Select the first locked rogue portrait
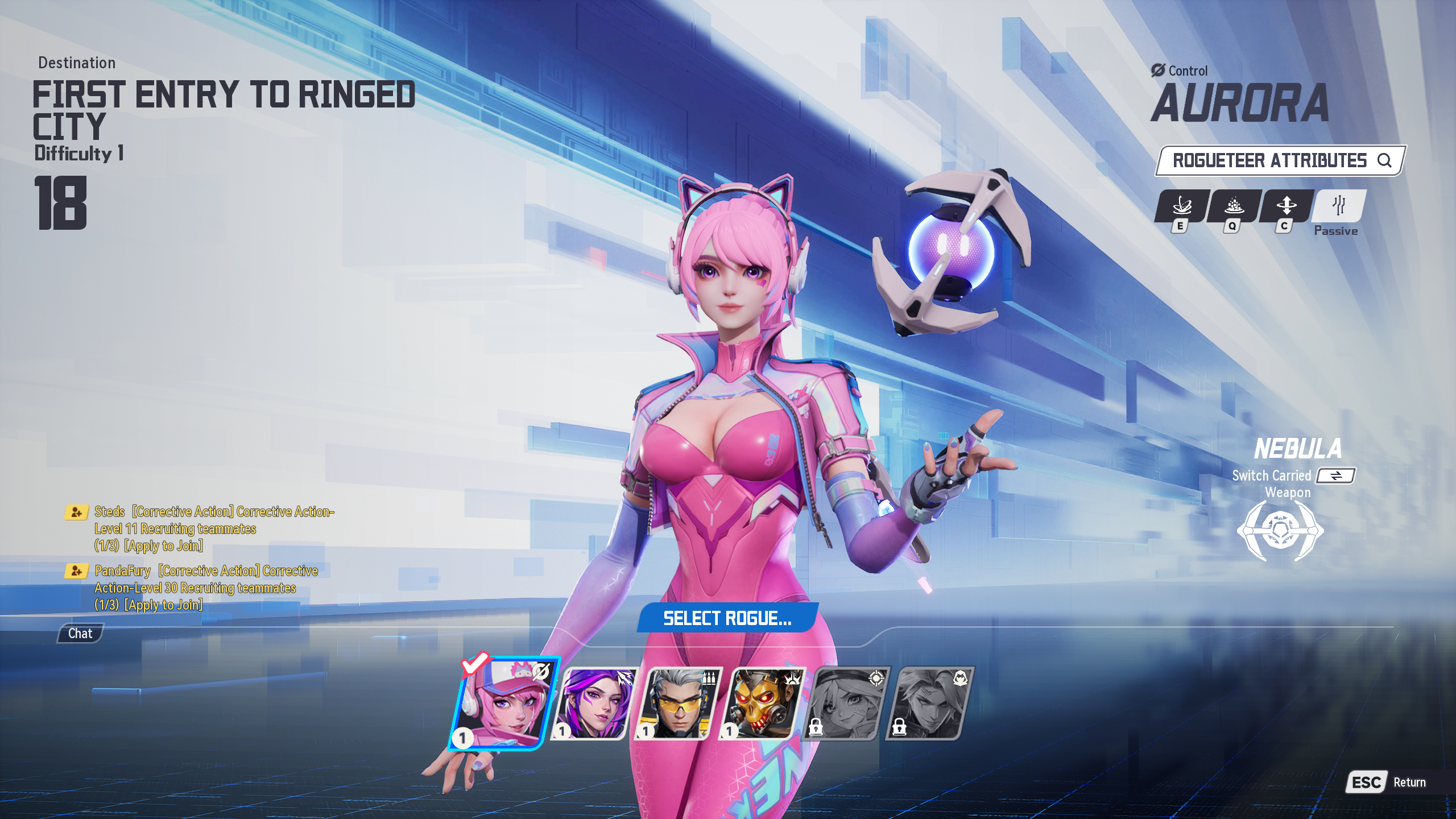Image resolution: width=1456 pixels, height=819 pixels. pos(847,704)
